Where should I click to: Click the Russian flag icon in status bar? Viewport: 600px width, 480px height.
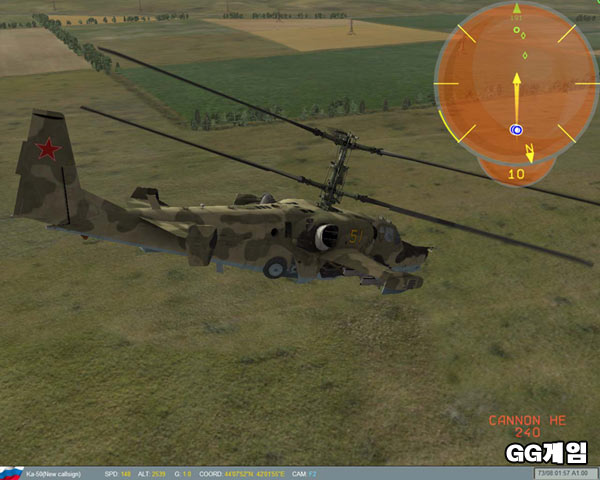[x=10, y=473]
